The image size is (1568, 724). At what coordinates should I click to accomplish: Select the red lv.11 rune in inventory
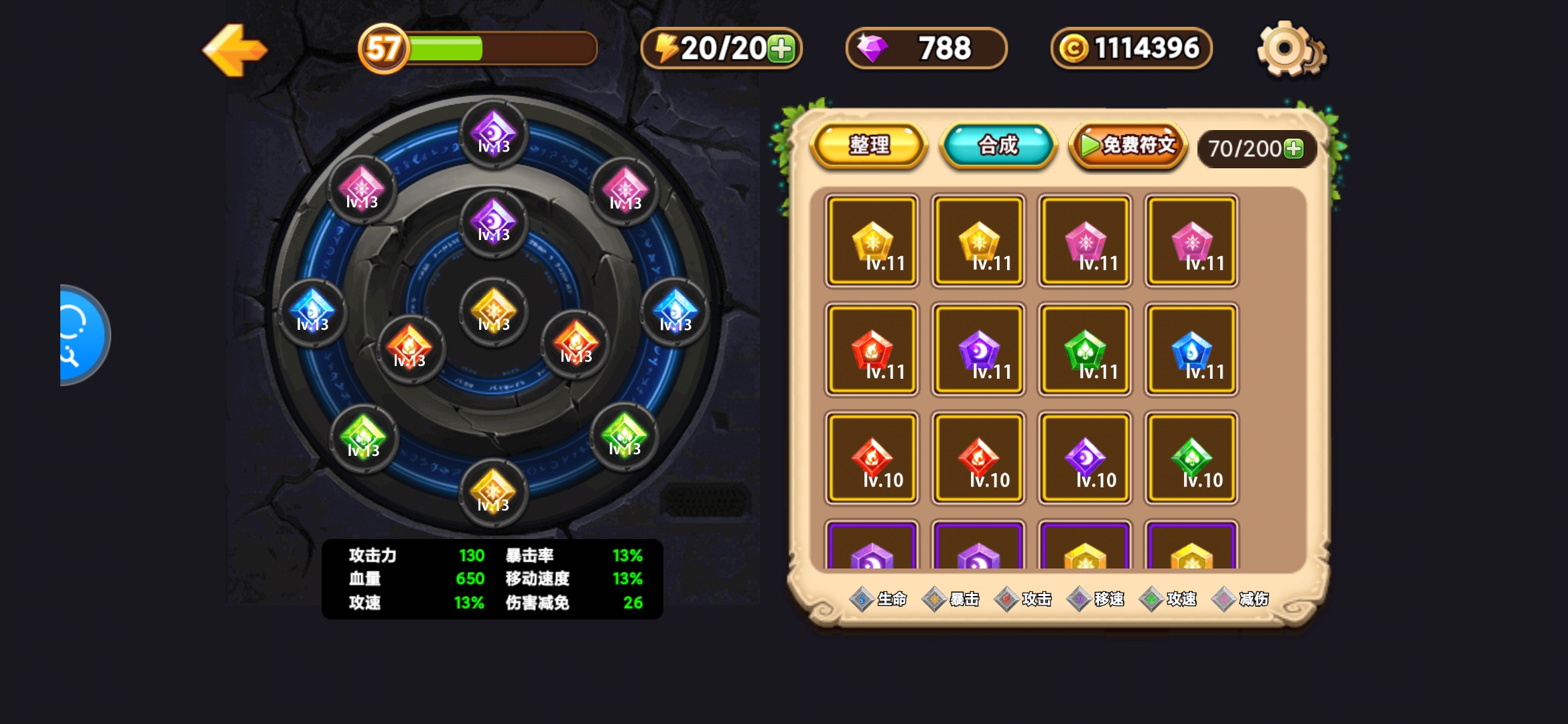871,350
